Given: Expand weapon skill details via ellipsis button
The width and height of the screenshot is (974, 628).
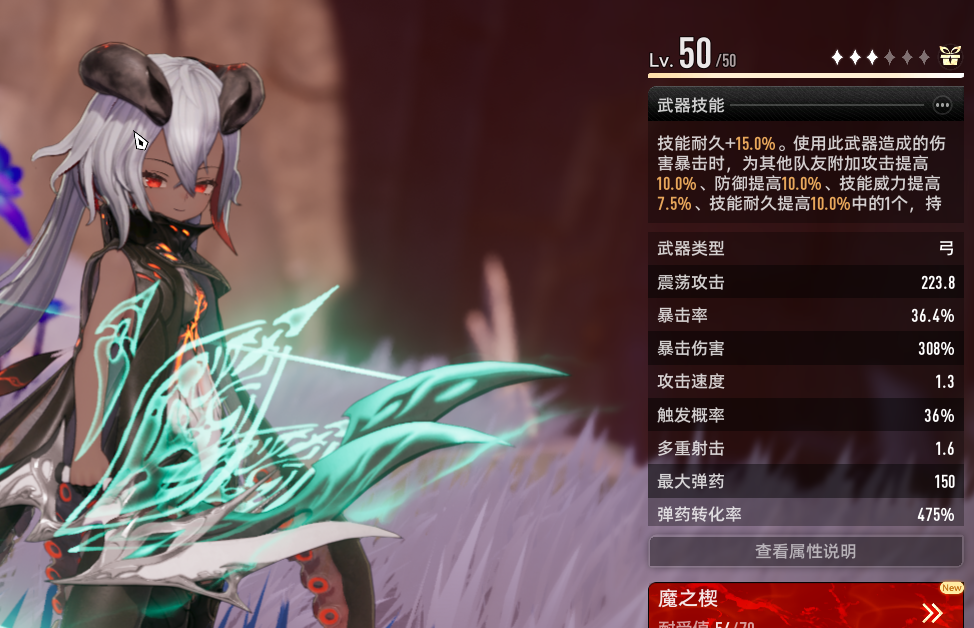Looking at the screenshot, I should (x=941, y=105).
